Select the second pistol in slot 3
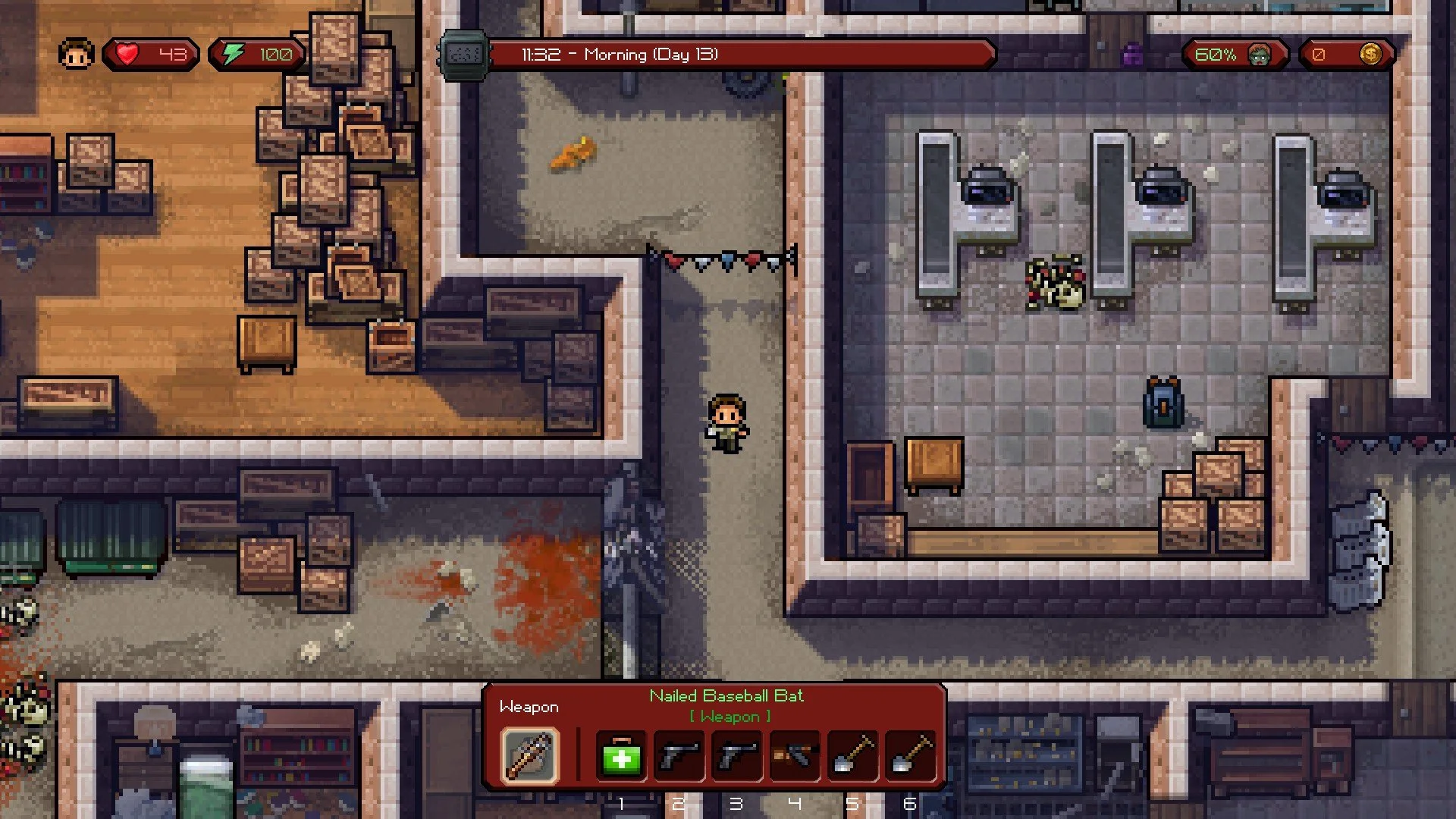This screenshot has height=819, width=1456. 736,755
